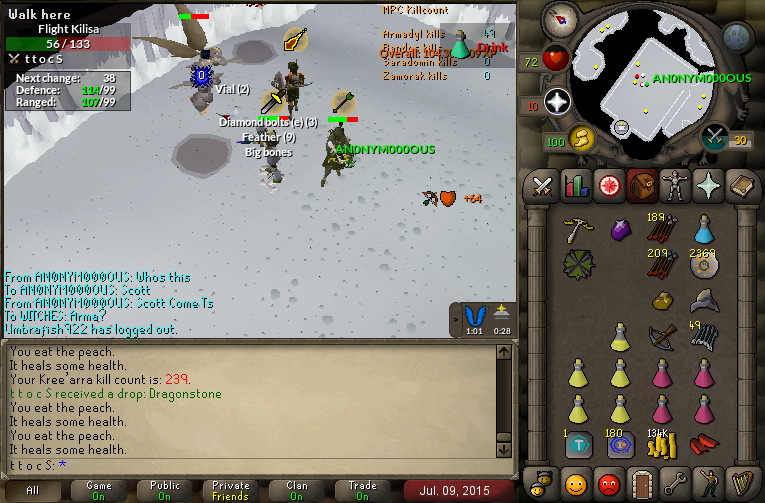
Task: Open the Combat Options tab
Action: point(542,186)
